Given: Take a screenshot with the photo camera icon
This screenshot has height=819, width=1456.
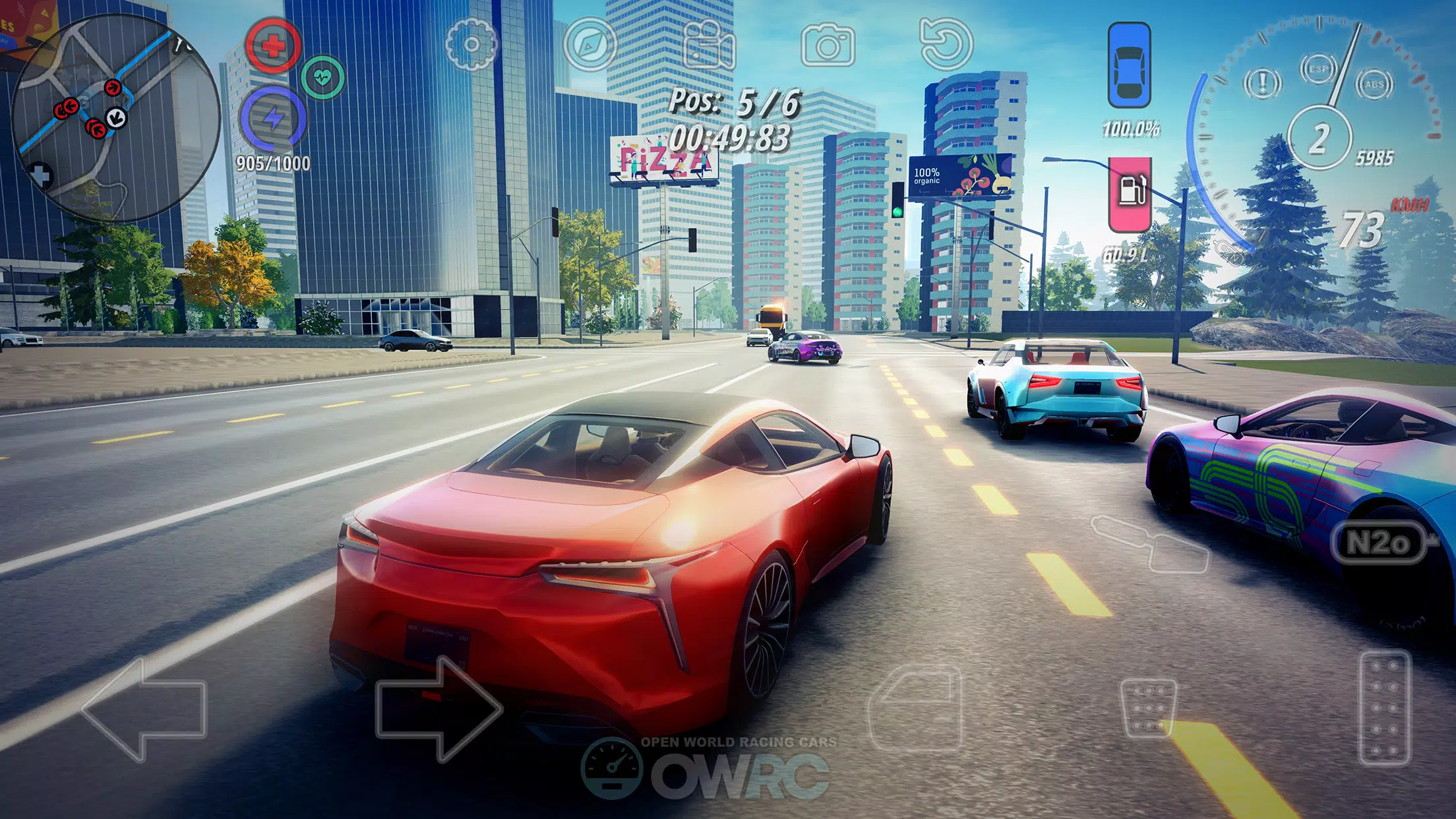Looking at the screenshot, I should (830, 45).
